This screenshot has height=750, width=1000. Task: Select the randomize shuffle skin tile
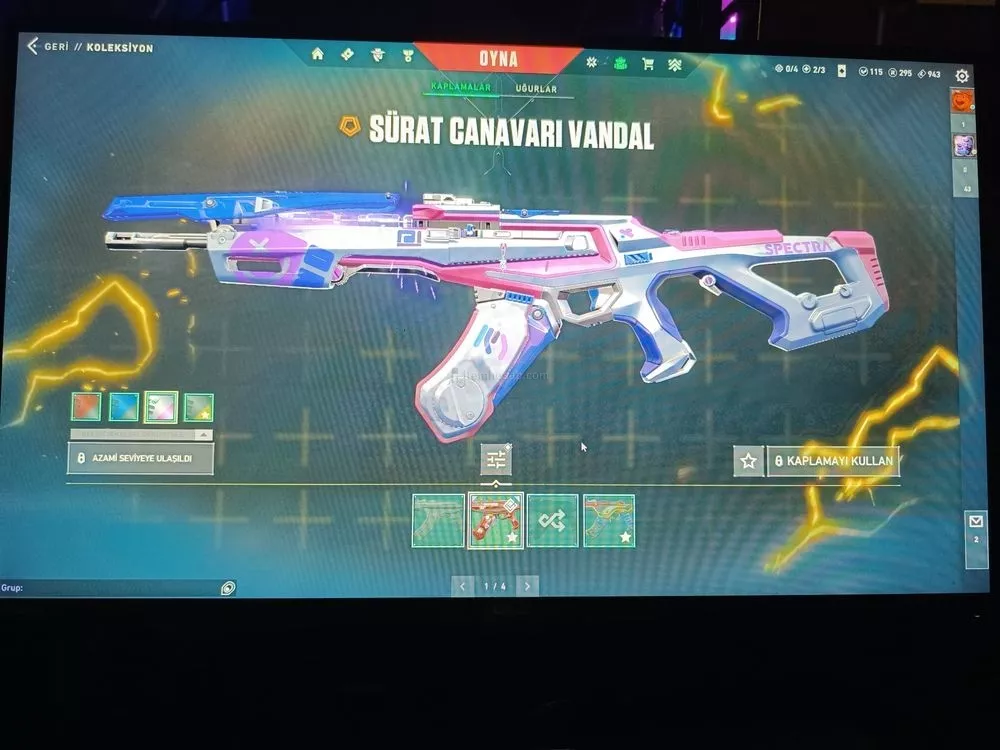552,520
